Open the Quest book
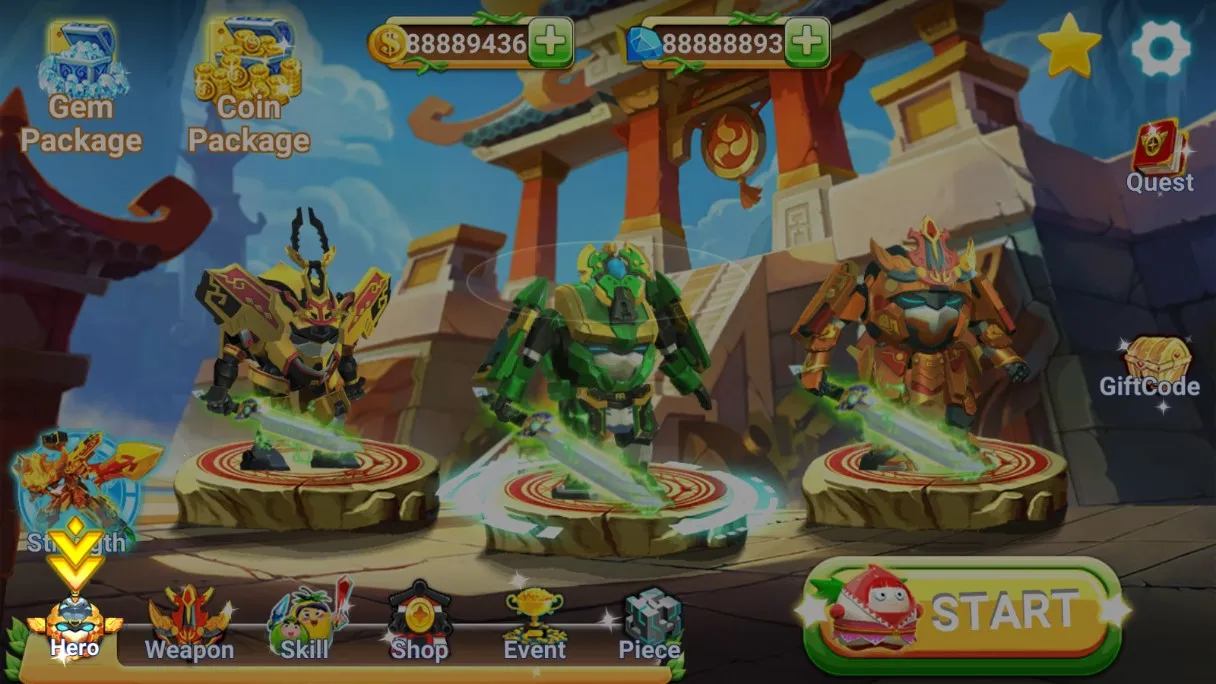The height and width of the screenshot is (684, 1216). [x=1159, y=157]
